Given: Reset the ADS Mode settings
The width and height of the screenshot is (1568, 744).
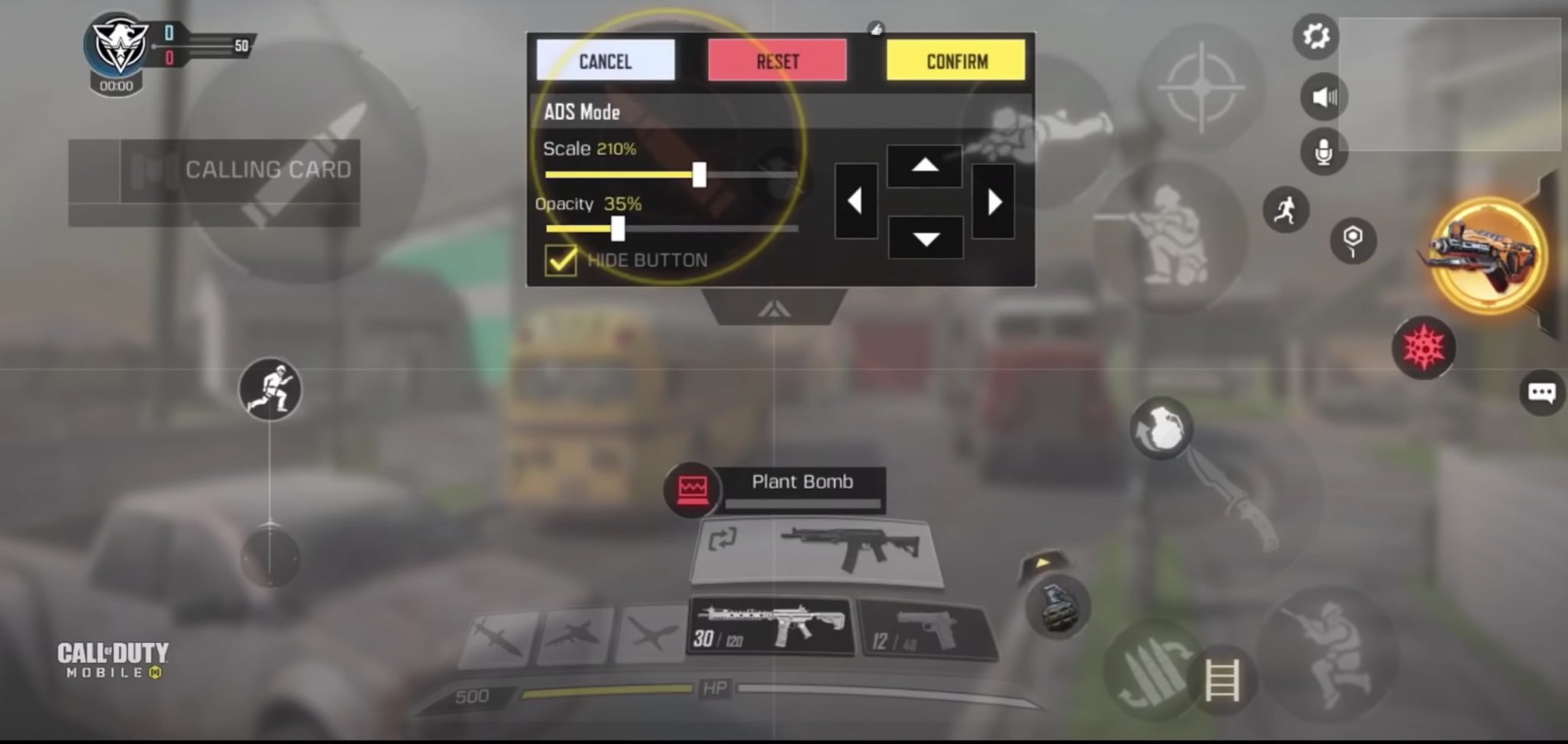Looking at the screenshot, I should pyautogui.click(x=778, y=61).
